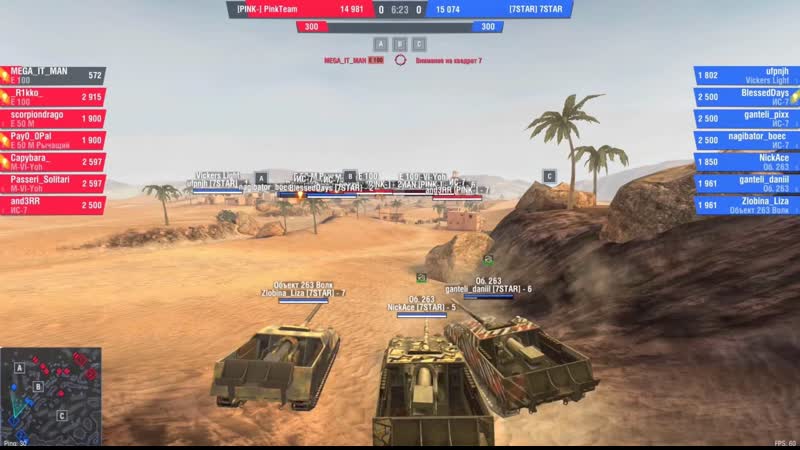Select Passeri_Solitari player row
This screenshot has width=800, height=450.
[53, 183]
